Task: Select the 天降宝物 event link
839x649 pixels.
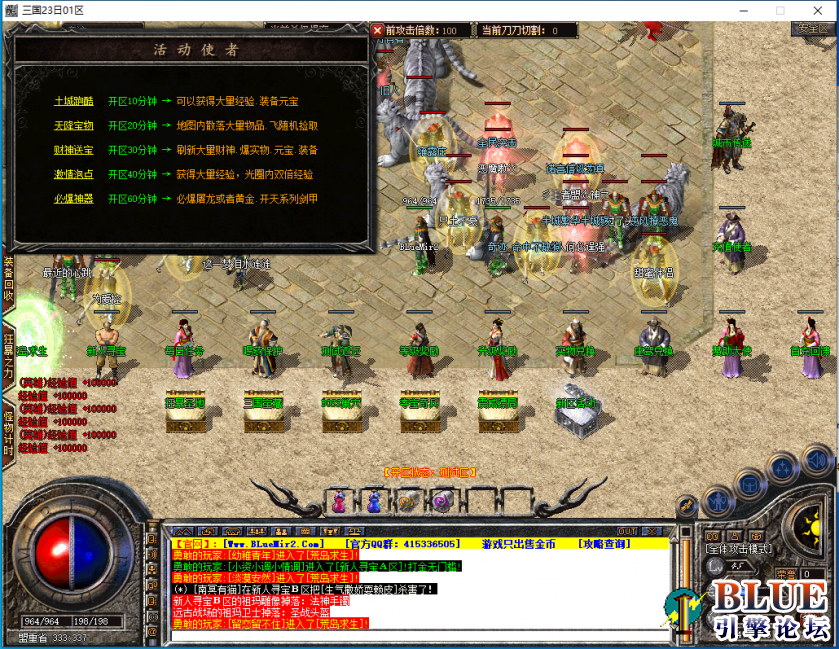Action: (74, 126)
